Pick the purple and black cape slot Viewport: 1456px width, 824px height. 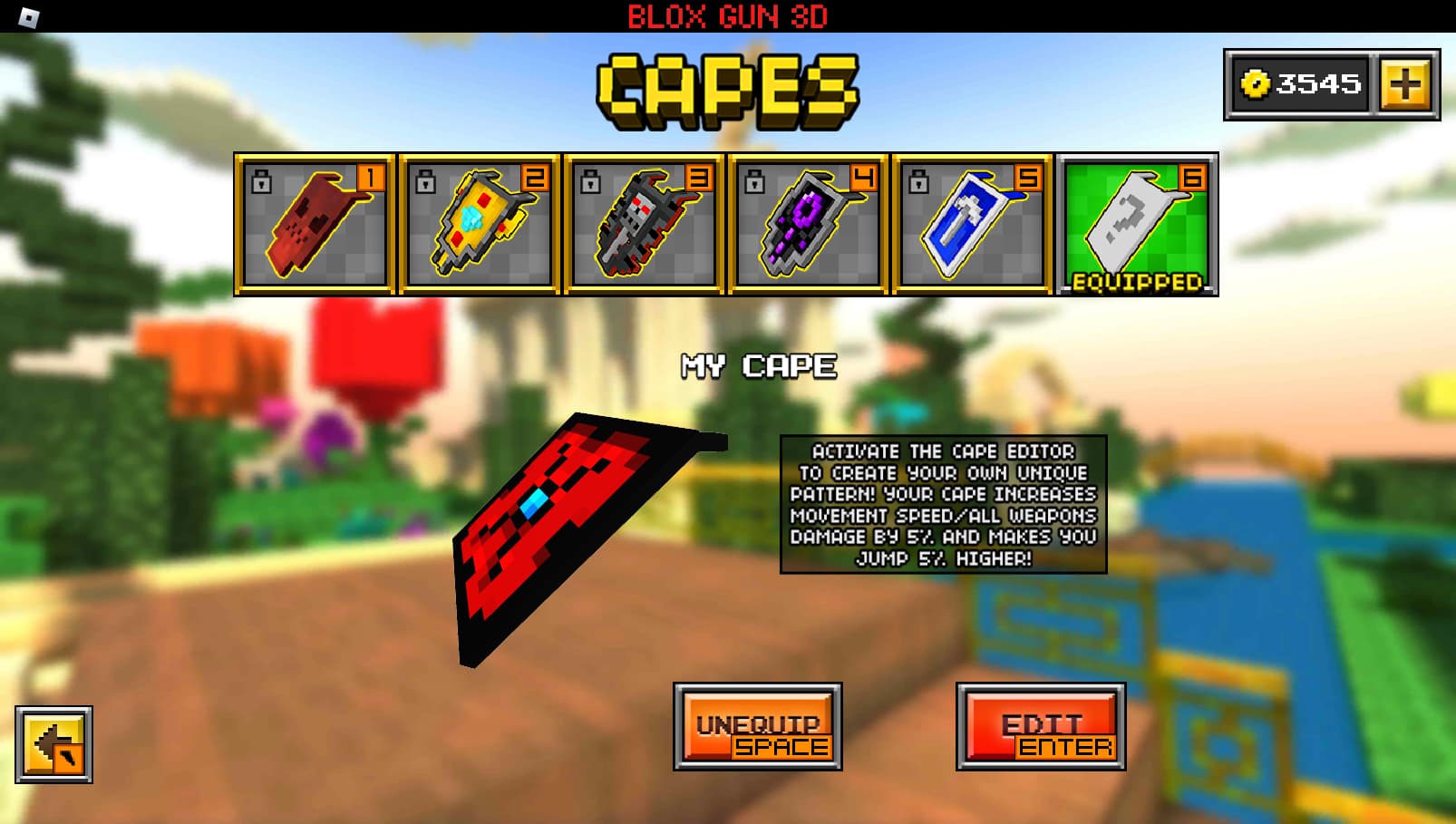click(808, 224)
